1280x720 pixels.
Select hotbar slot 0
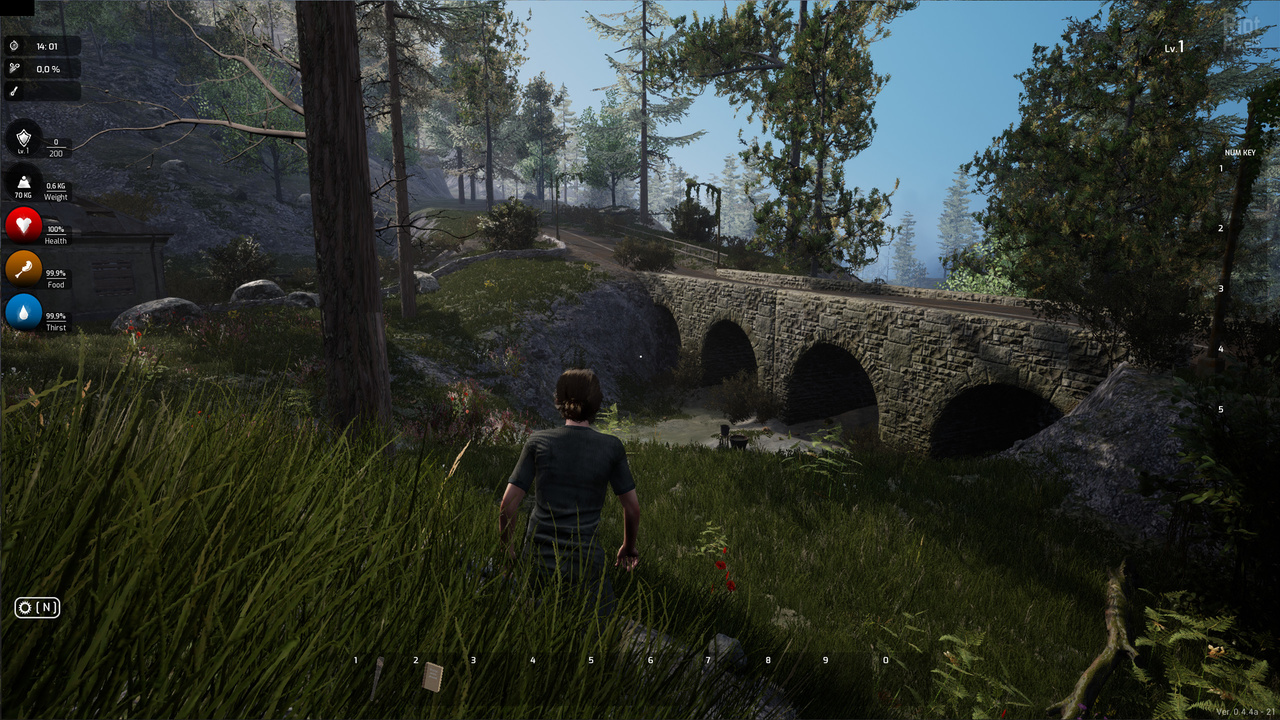885,660
